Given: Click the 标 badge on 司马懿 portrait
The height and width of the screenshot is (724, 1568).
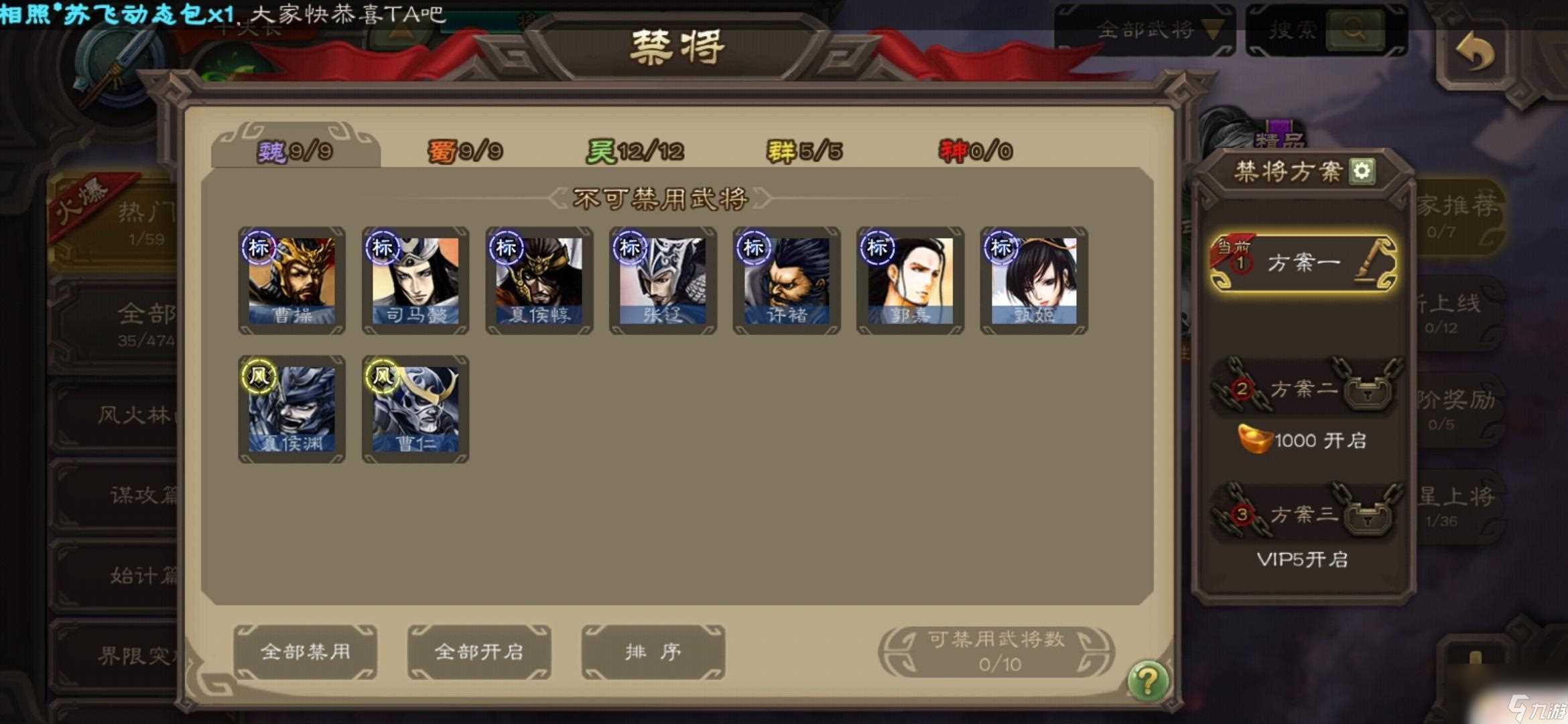Looking at the screenshot, I should tap(383, 247).
